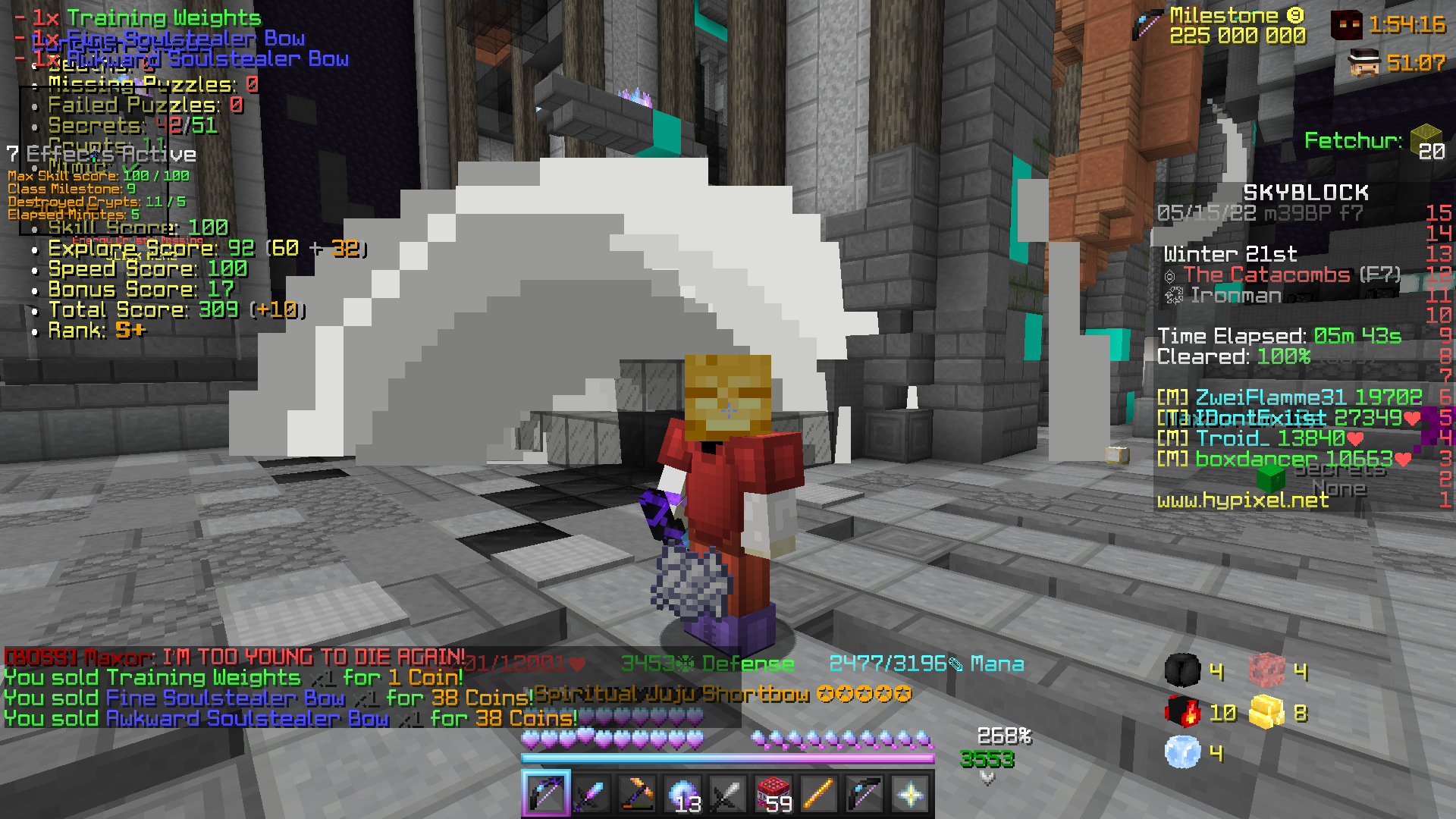Expand the 7 Effects Active list

[102, 154]
